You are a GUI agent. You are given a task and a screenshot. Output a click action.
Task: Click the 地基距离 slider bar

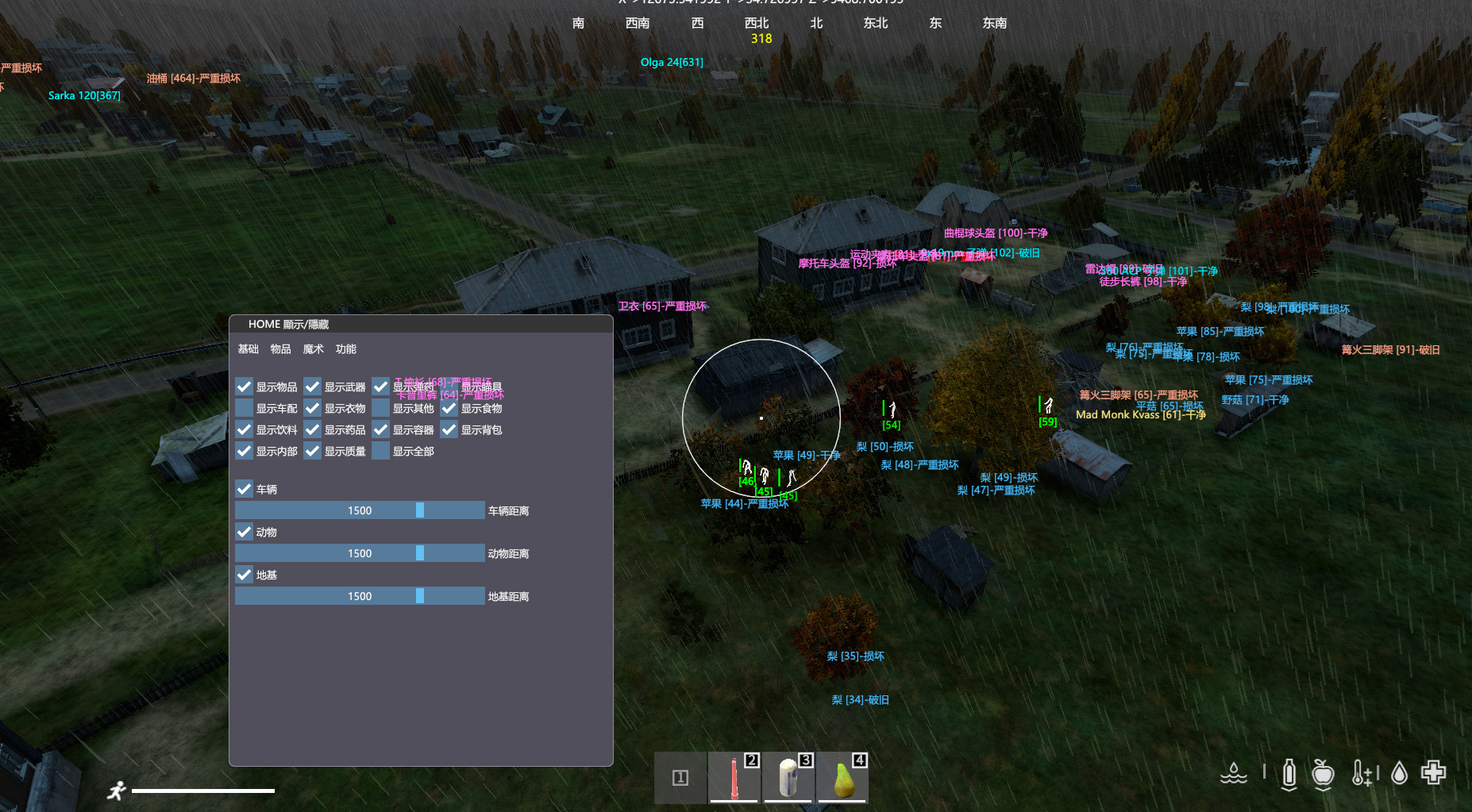coord(360,596)
